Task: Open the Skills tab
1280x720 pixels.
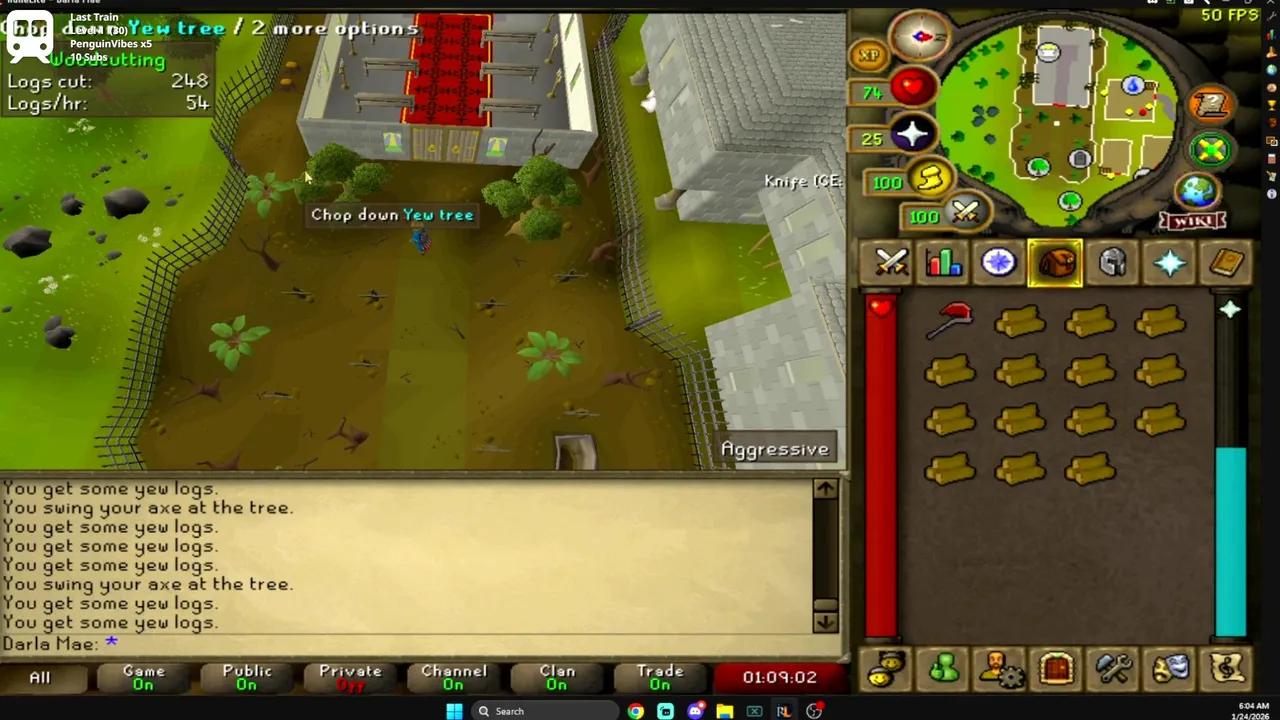Action: coord(943,262)
